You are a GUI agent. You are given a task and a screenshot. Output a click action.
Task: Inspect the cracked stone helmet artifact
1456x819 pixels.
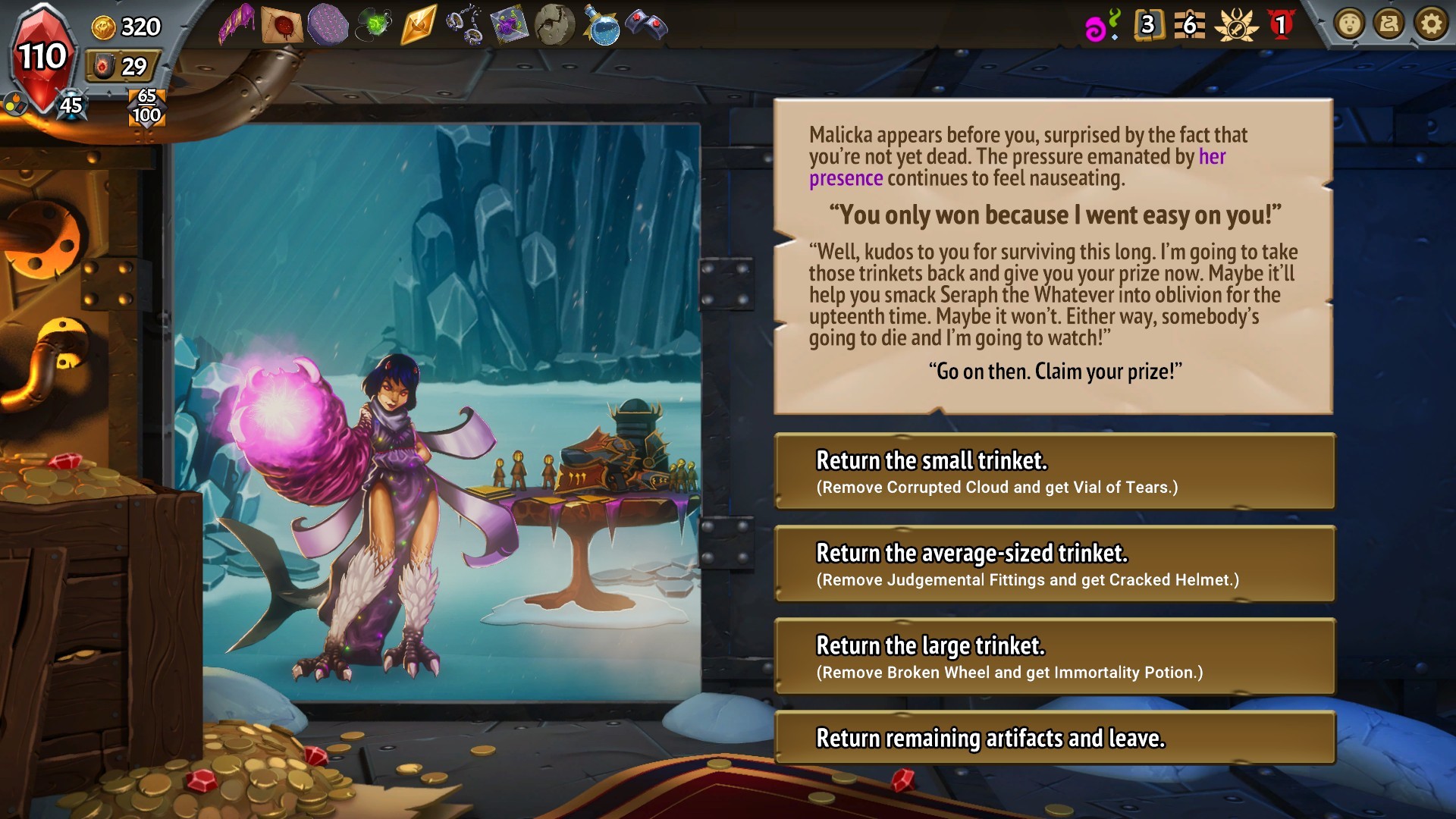[554, 26]
